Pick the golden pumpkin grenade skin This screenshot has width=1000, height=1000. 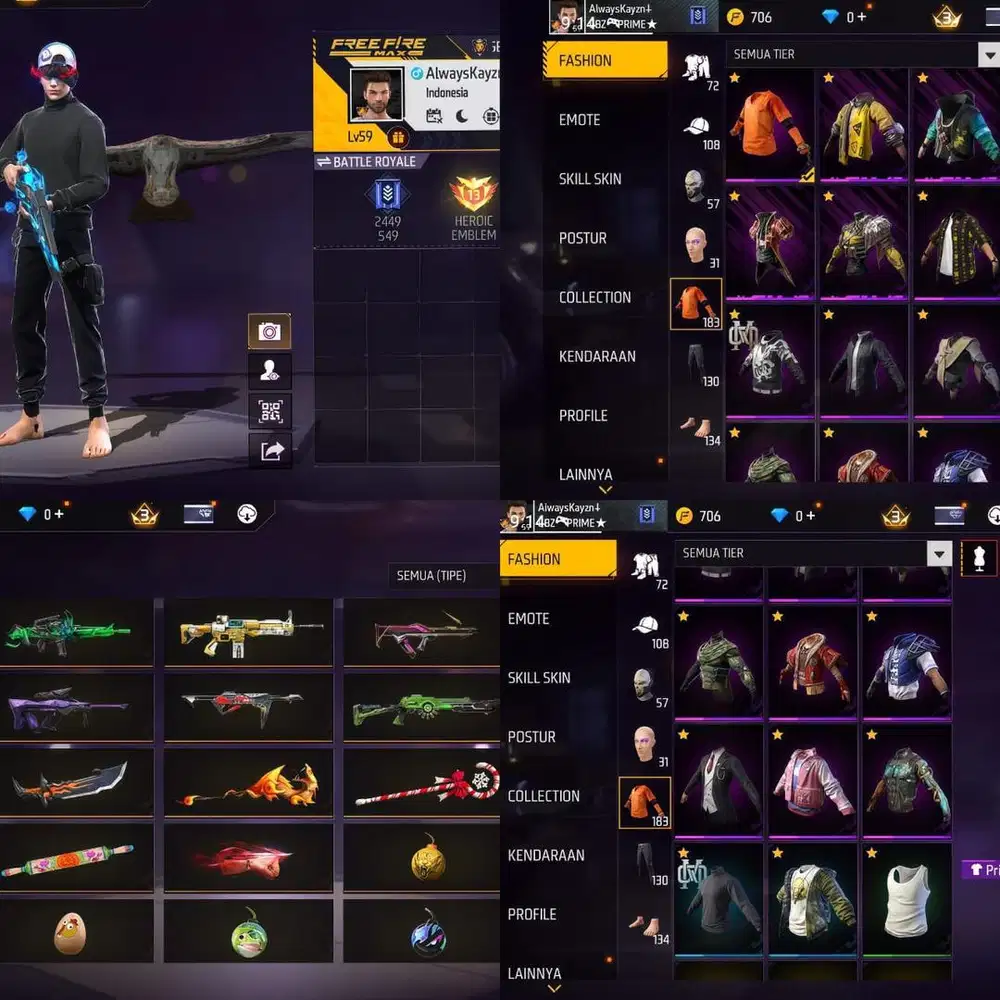(428, 858)
